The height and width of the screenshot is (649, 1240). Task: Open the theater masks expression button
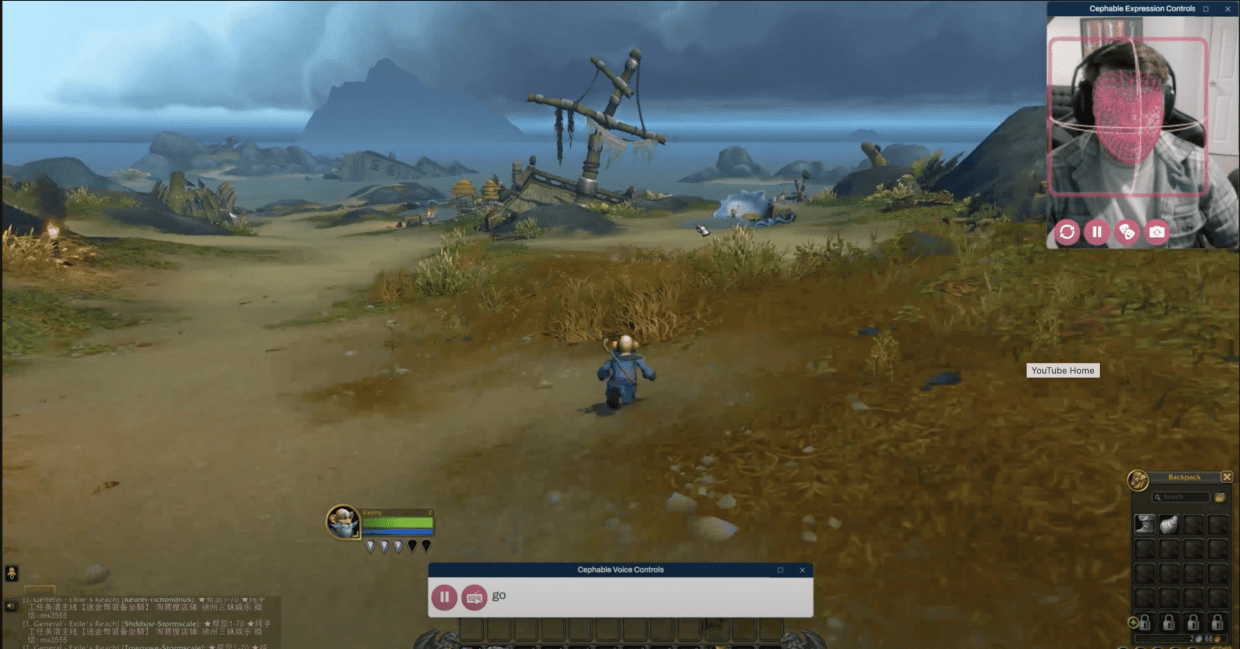click(1127, 232)
